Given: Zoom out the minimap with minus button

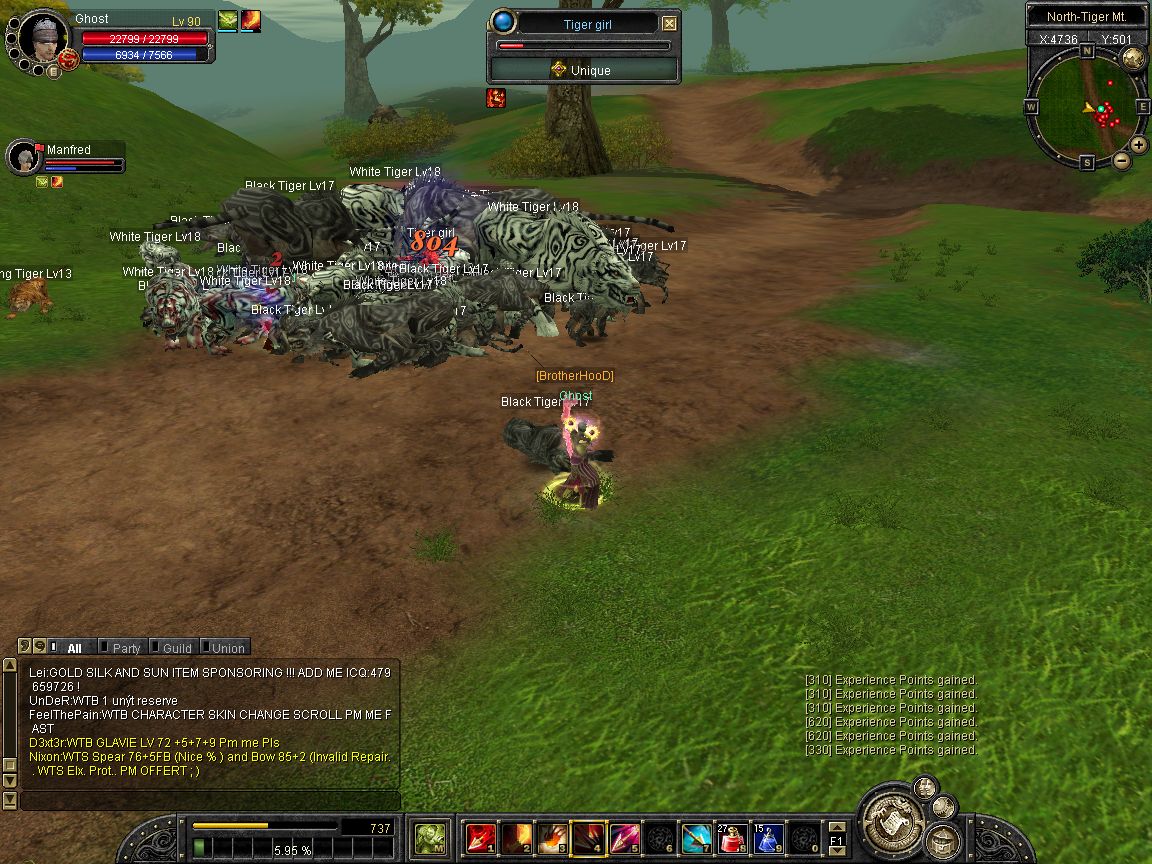Looking at the screenshot, I should [1122, 160].
